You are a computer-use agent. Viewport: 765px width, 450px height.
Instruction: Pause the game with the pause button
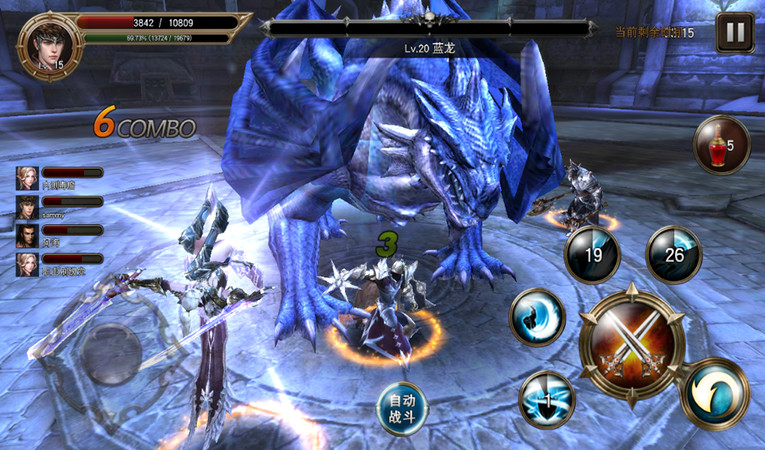(735, 33)
